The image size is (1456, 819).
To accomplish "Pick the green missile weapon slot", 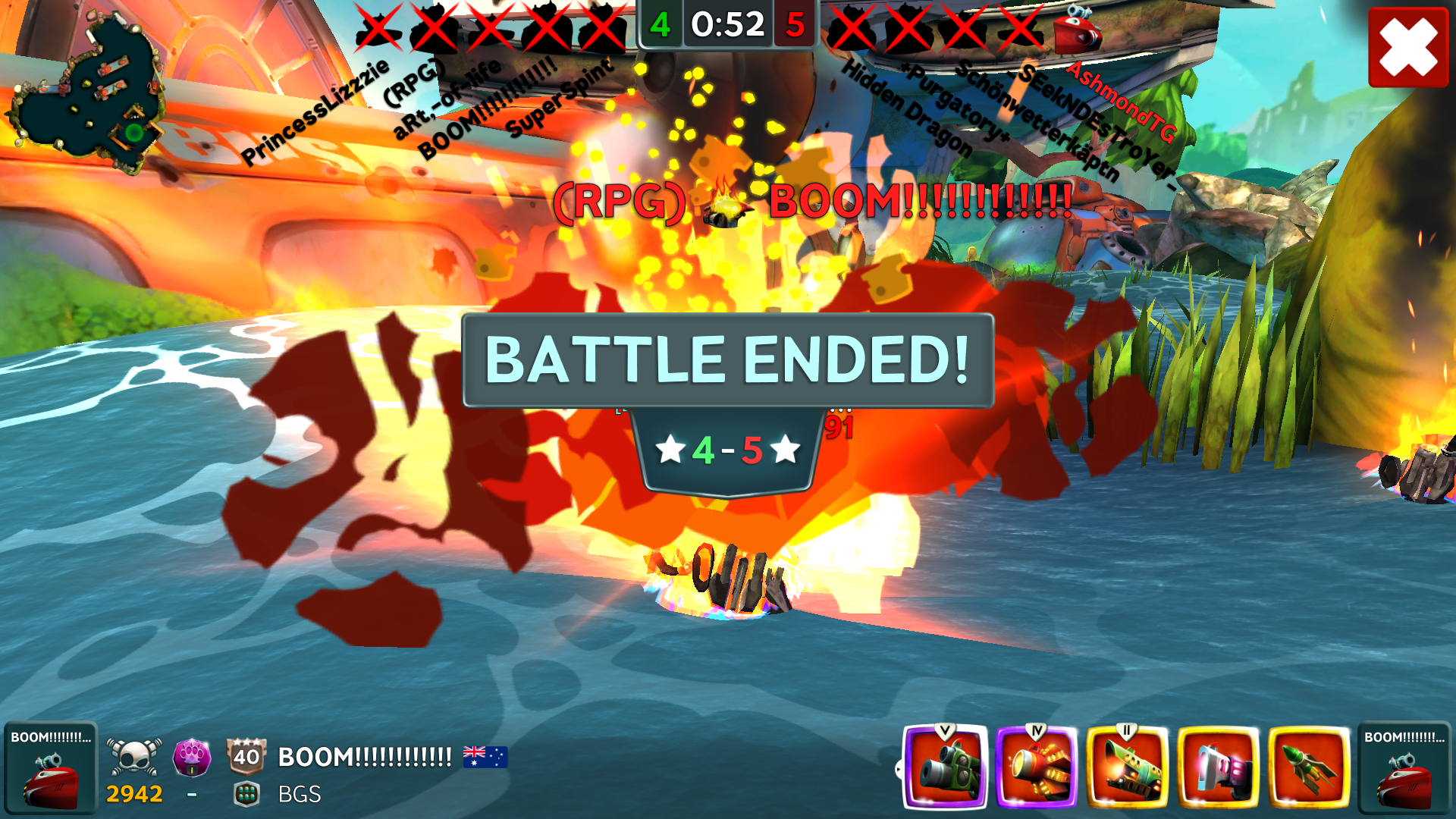I will click(x=1309, y=767).
